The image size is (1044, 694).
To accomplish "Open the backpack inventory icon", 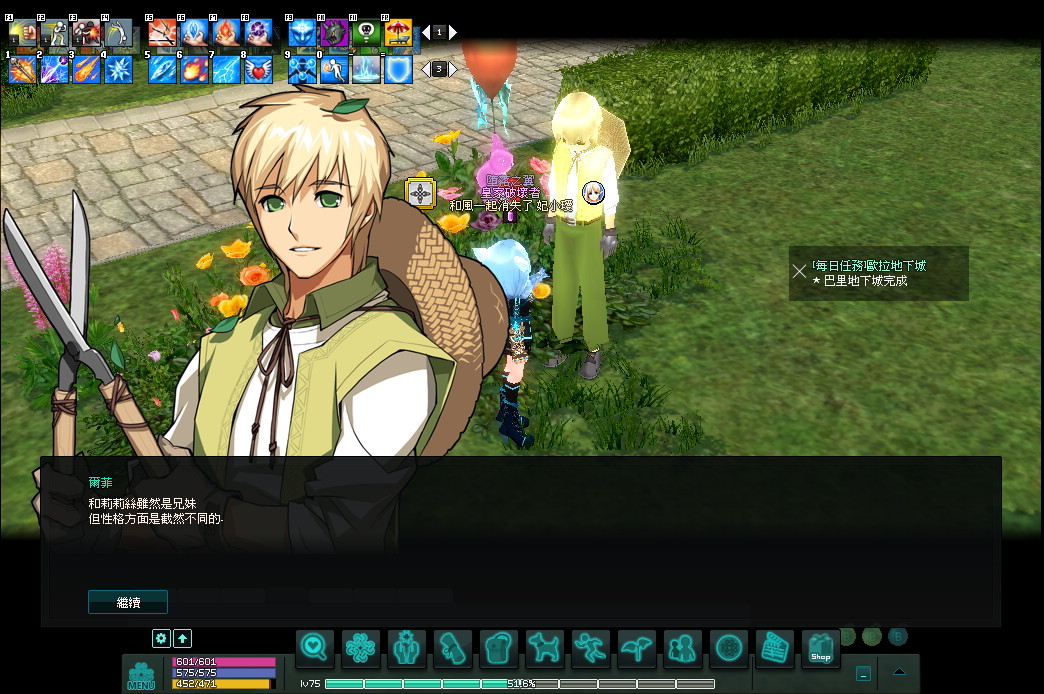I will (499, 650).
